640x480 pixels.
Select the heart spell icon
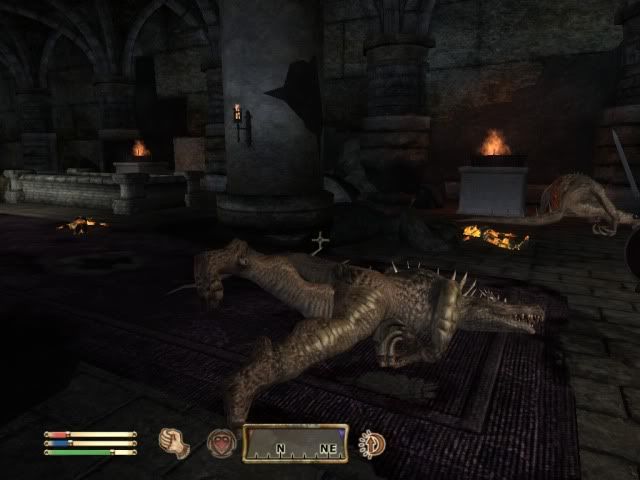(221, 444)
